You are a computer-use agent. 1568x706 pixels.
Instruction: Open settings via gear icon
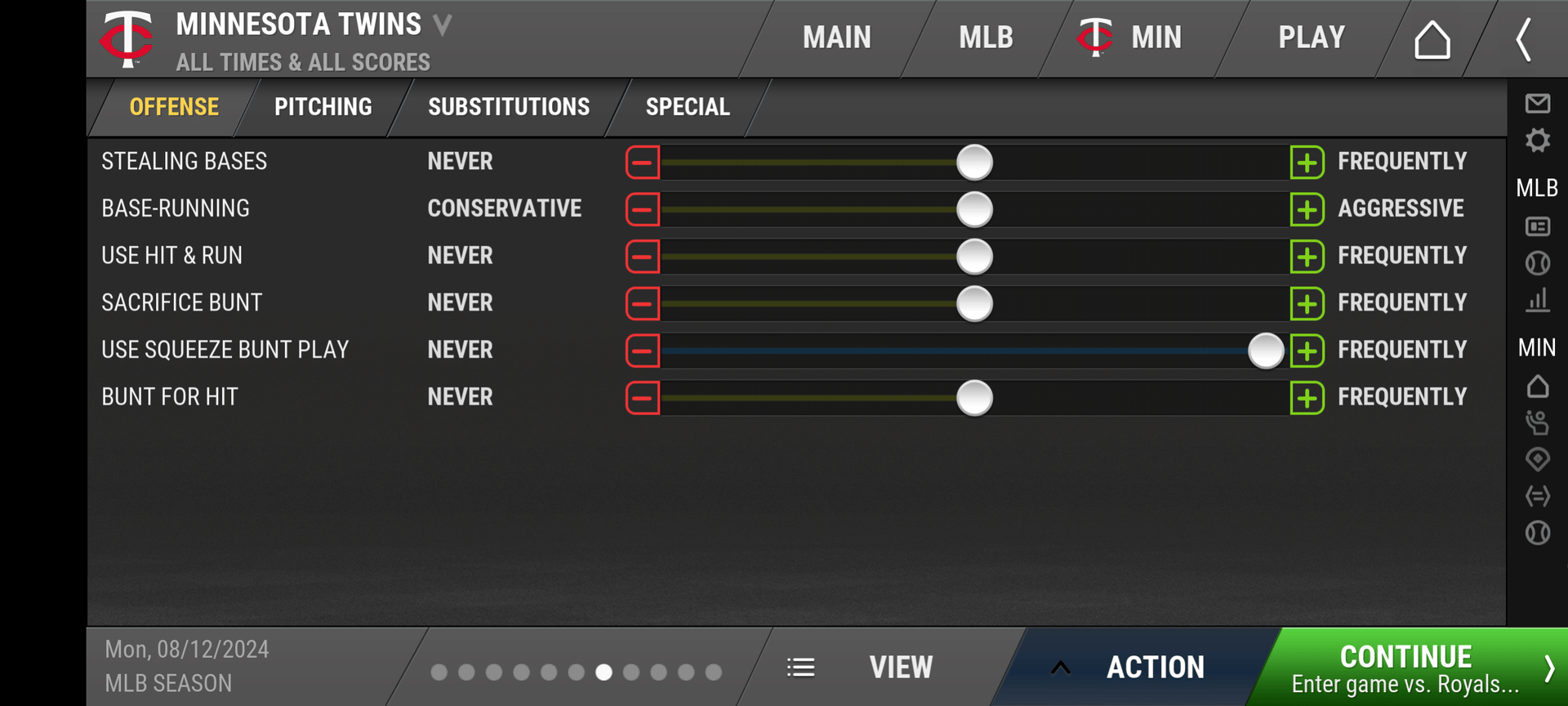coord(1537,141)
